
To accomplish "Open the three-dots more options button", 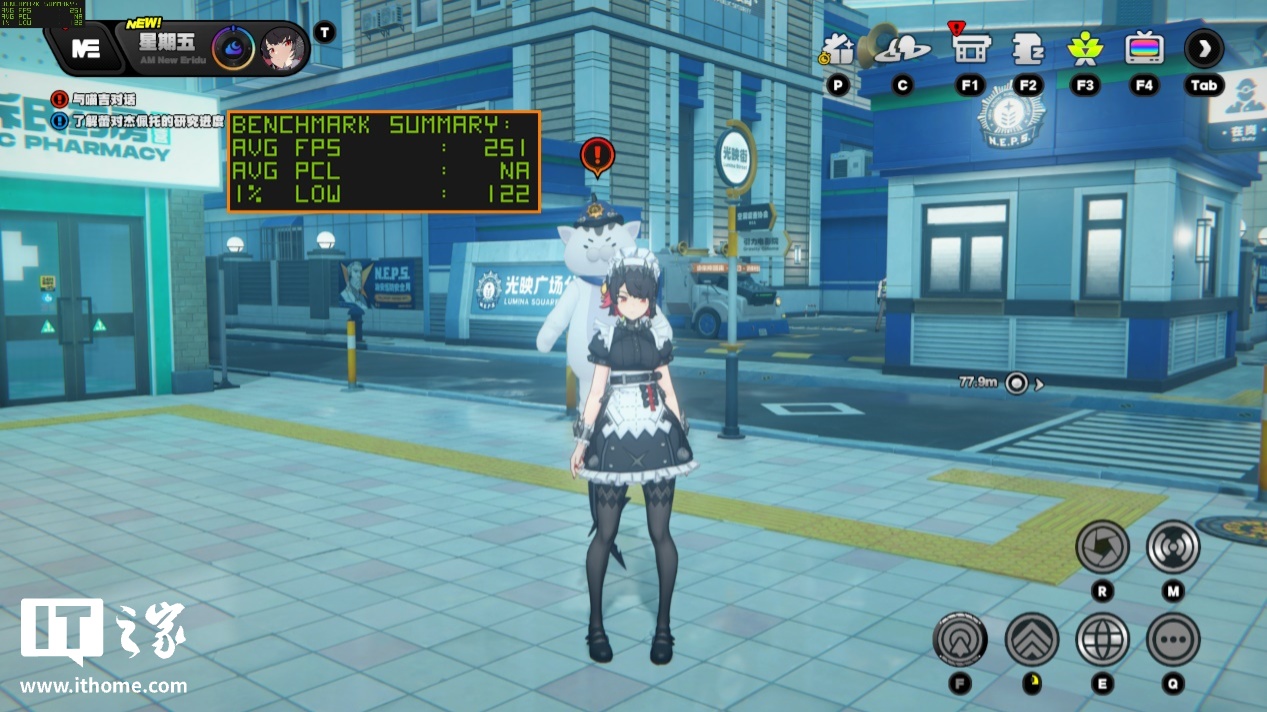I will [1173, 639].
